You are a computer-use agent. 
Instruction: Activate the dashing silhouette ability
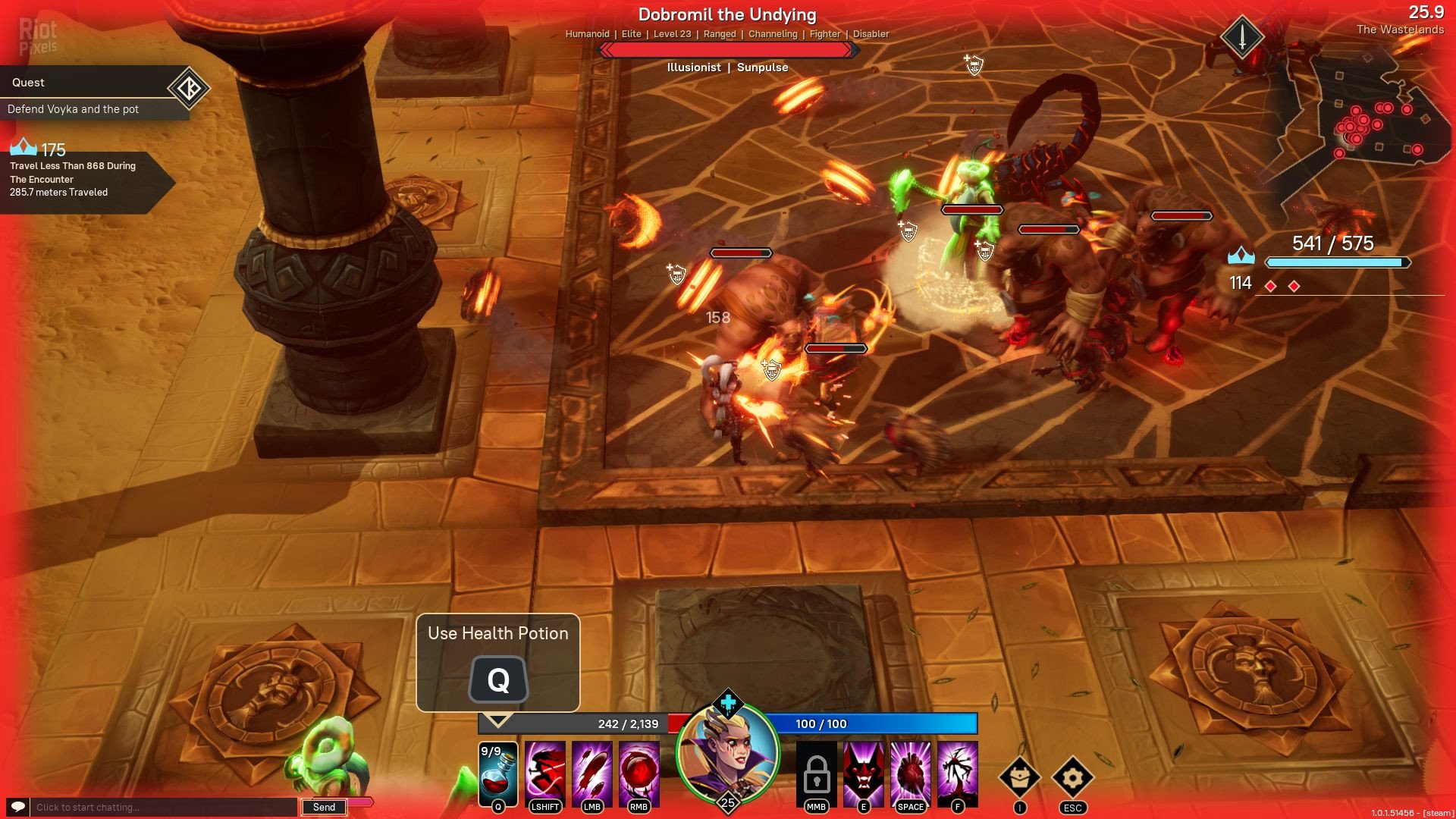pos(545,774)
